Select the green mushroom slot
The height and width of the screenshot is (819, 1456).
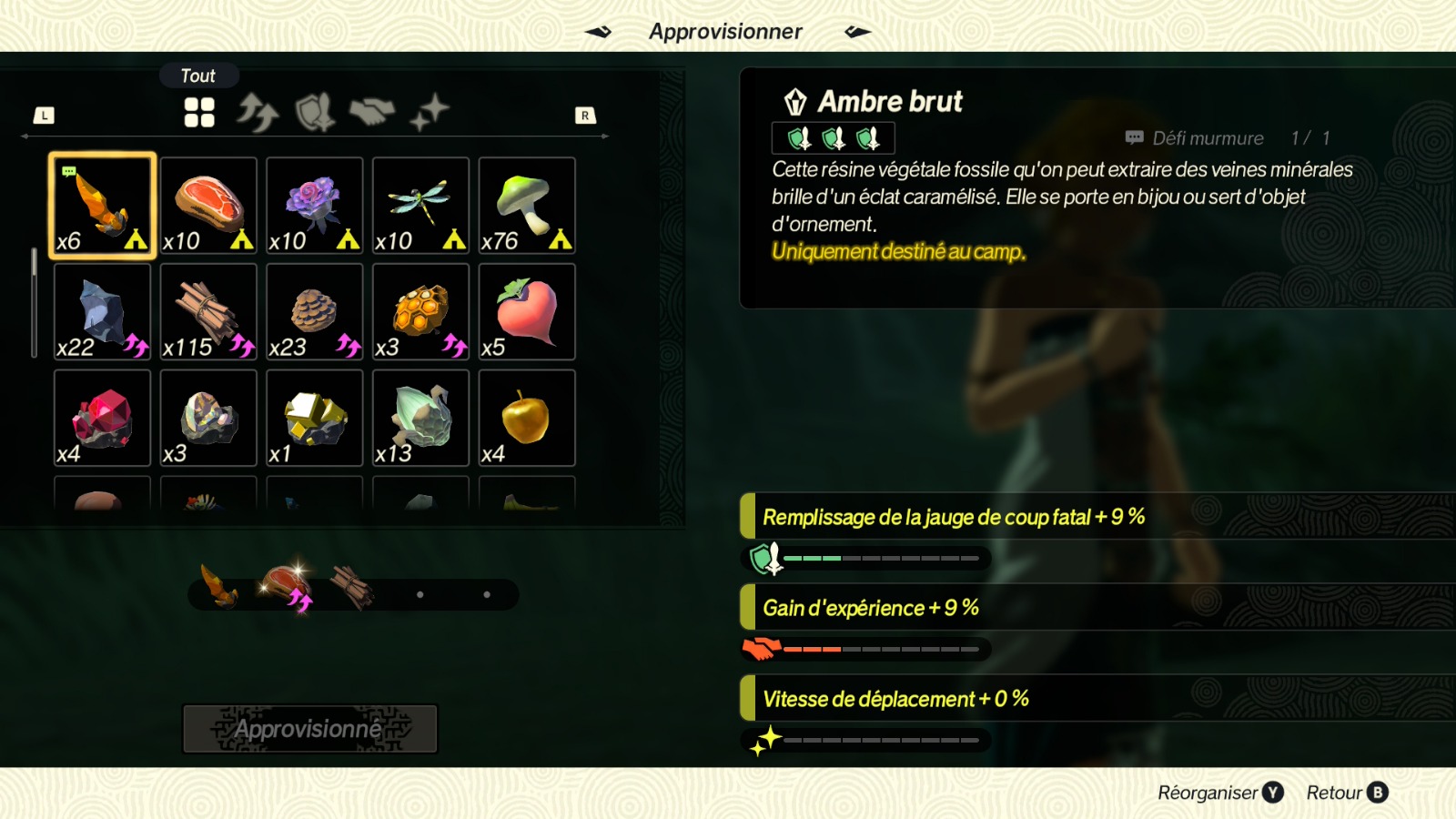[x=527, y=206]
